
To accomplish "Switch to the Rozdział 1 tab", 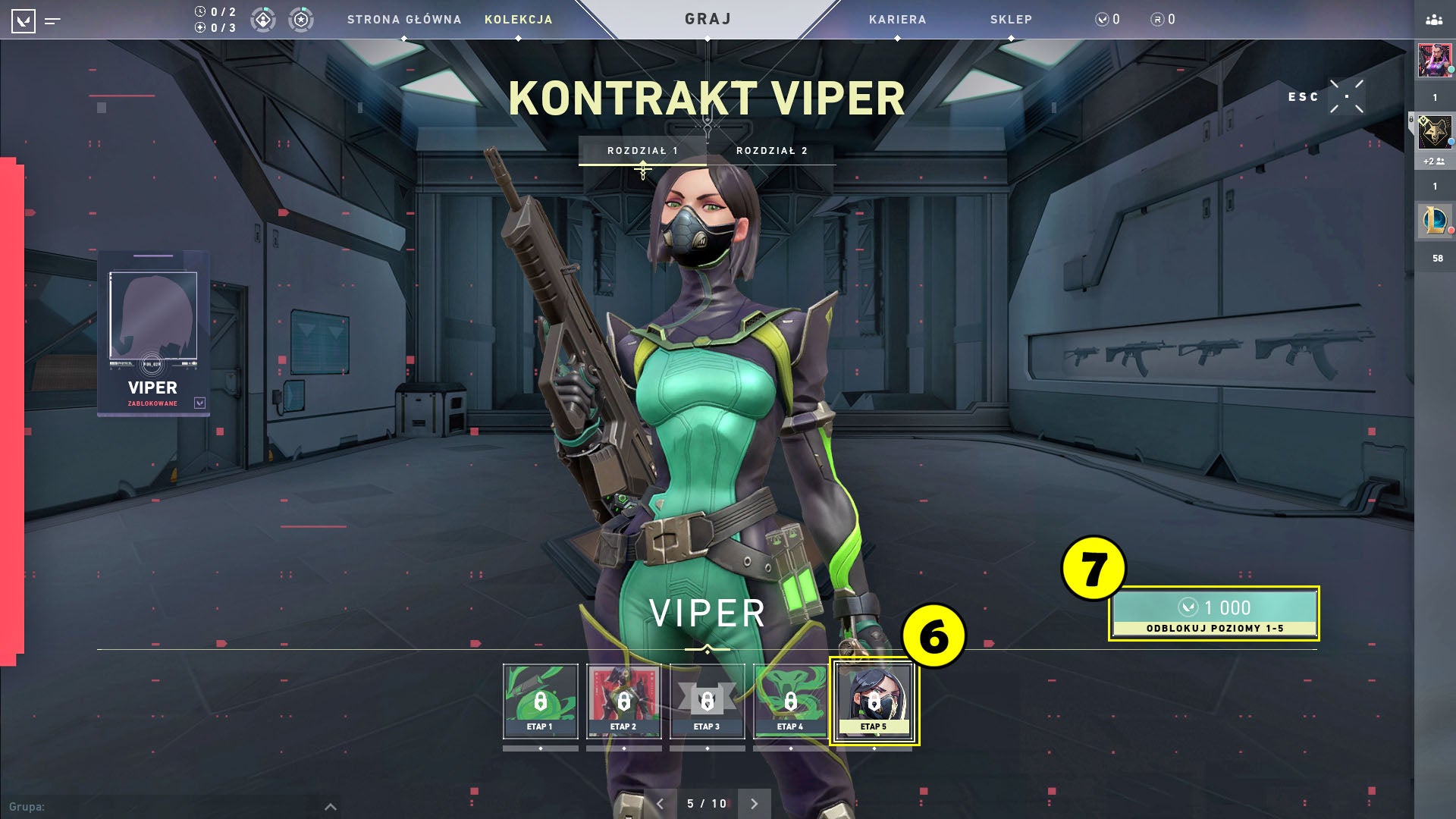I will point(642,151).
